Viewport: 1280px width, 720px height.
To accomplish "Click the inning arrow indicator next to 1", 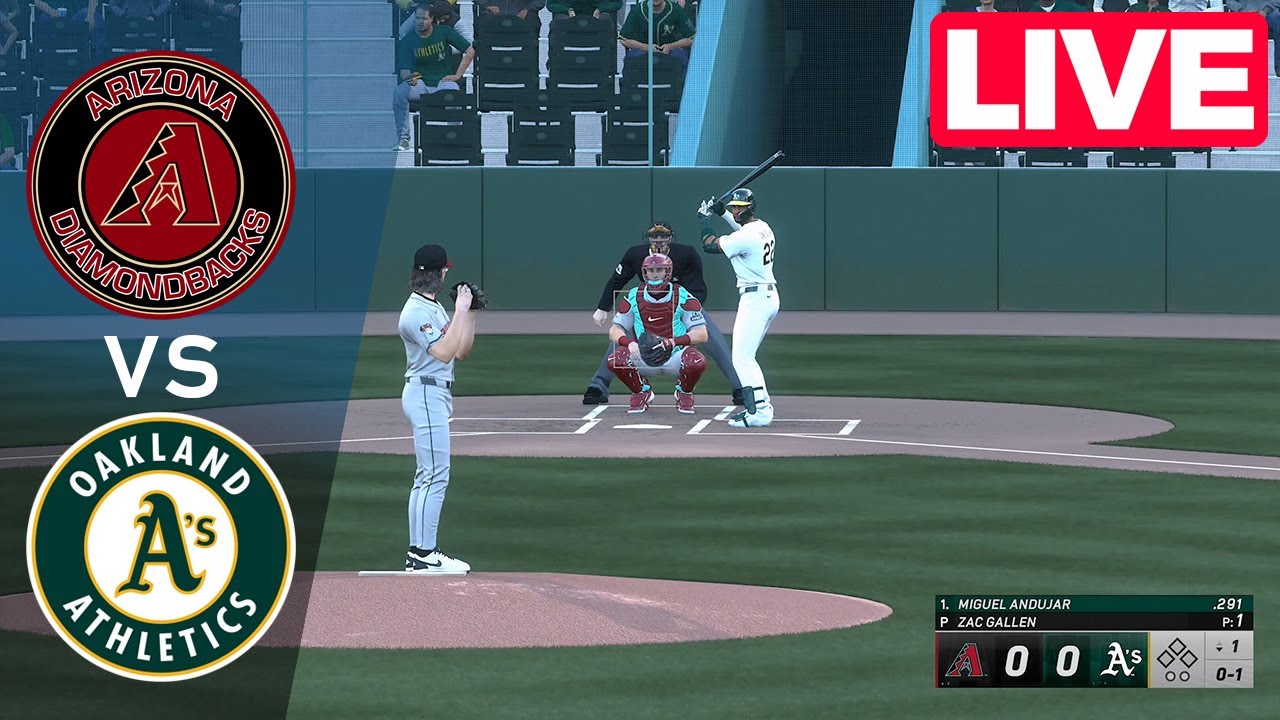I will (1219, 644).
